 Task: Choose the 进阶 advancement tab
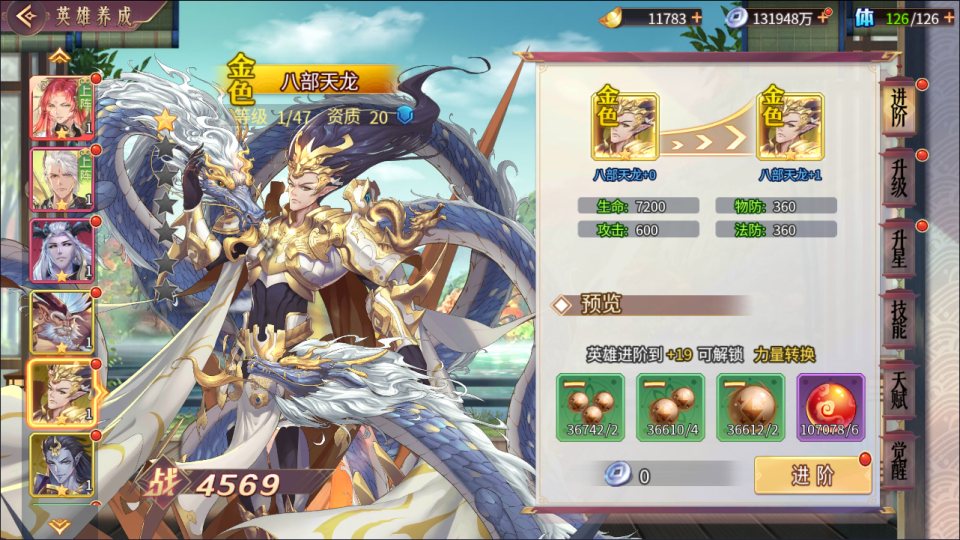pyautogui.click(x=898, y=108)
